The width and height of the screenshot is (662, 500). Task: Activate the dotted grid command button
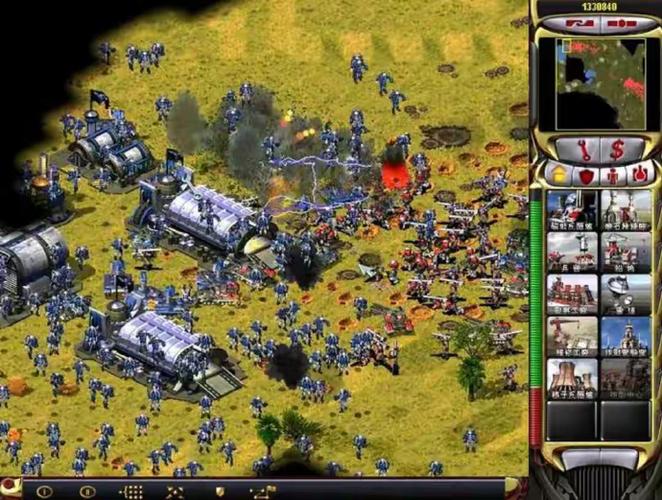pos(131,491)
